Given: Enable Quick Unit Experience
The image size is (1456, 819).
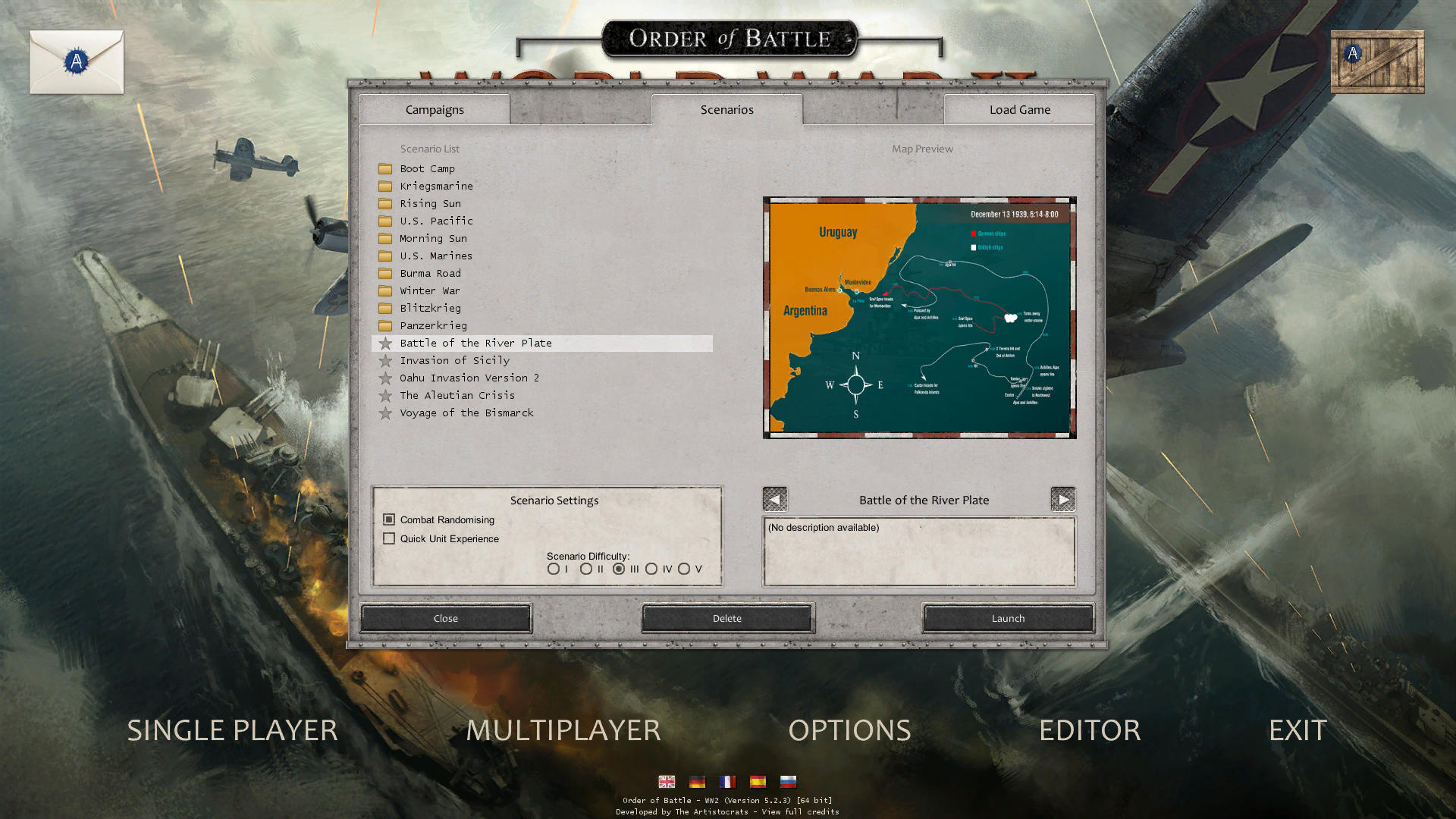Looking at the screenshot, I should point(389,538).
